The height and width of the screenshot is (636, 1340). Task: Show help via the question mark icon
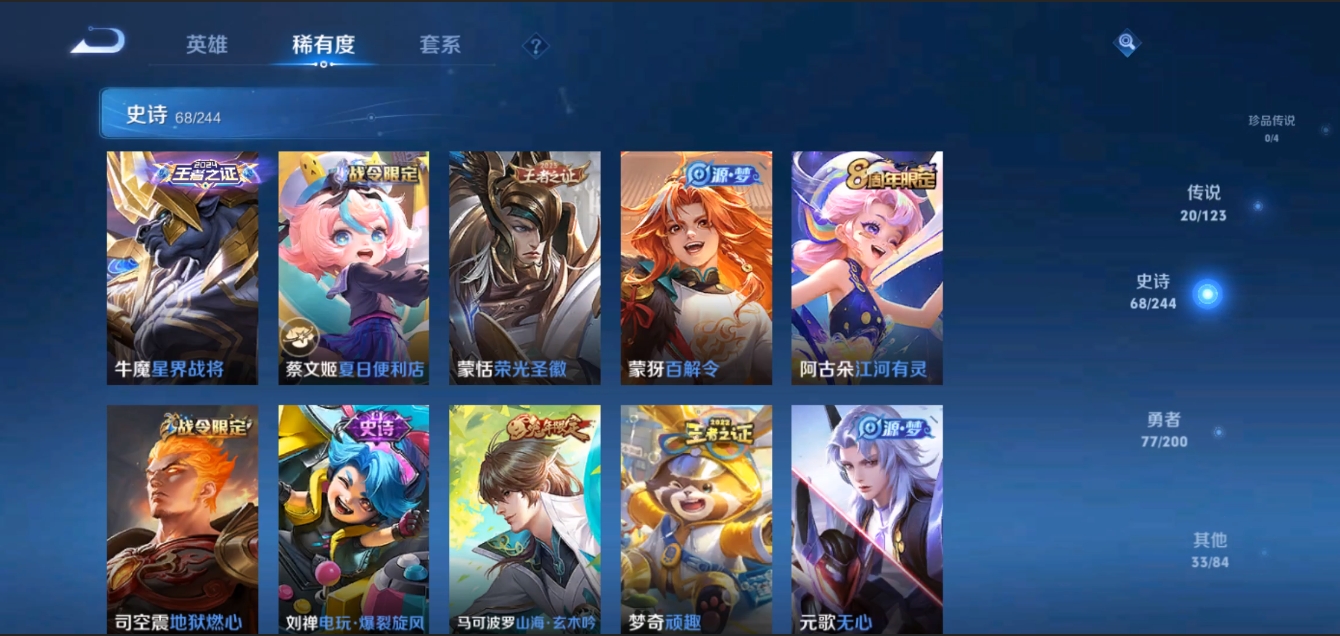[536, 46]
